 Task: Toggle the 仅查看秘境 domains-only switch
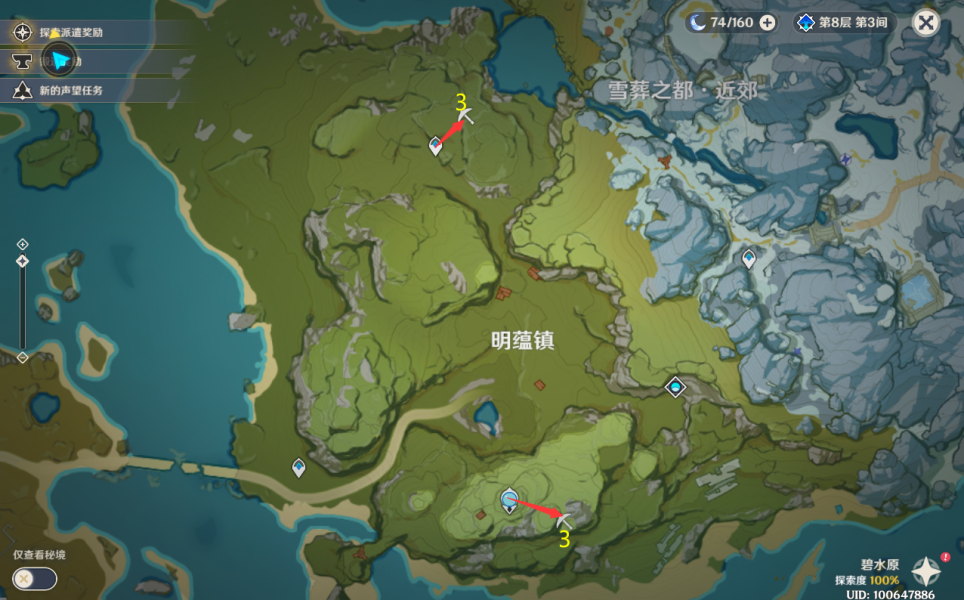coord(34,578)
